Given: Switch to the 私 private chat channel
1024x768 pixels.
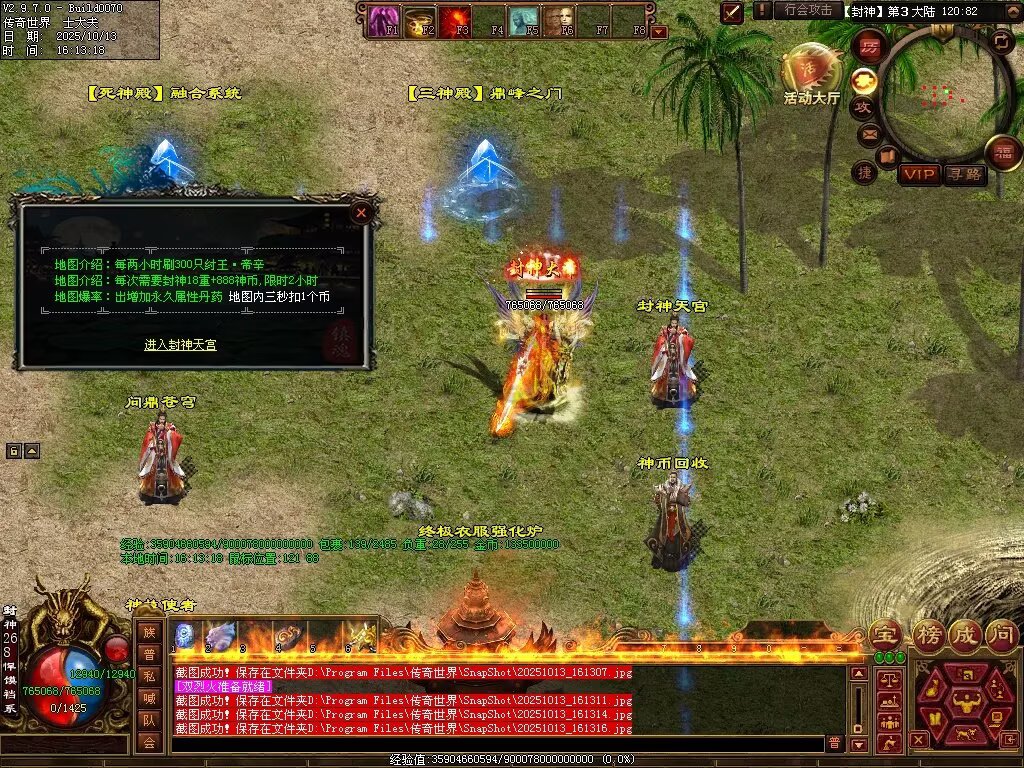Looking at the screenshot, I should coord(149,675).
